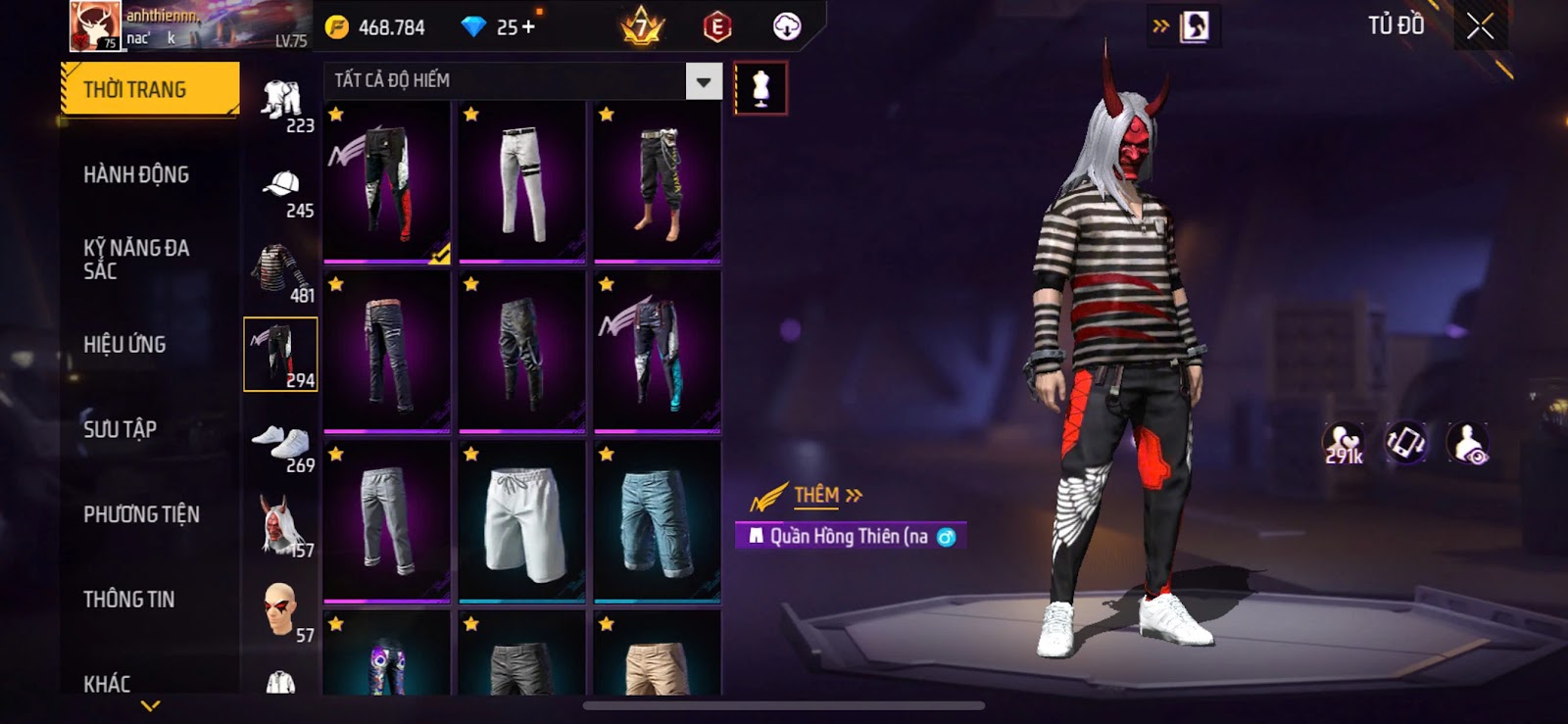Viewport: 1568px width, 724px height.
Task: Go to the SƯU TẬP section
Action: click(x=120, y=429)
